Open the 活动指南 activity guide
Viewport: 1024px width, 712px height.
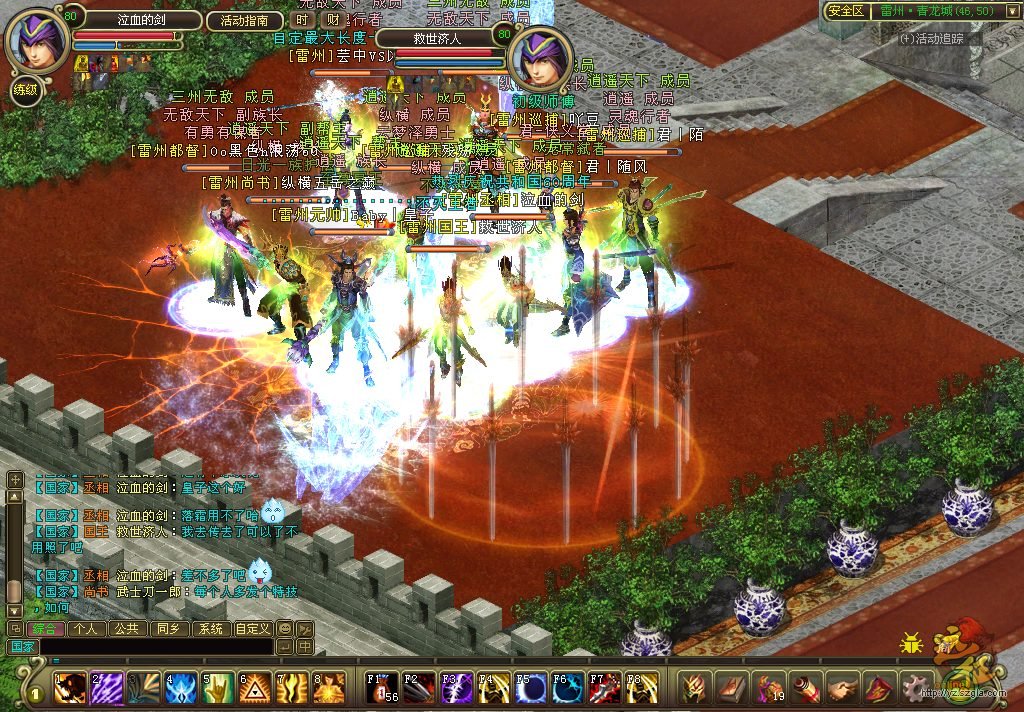(244, 20)
